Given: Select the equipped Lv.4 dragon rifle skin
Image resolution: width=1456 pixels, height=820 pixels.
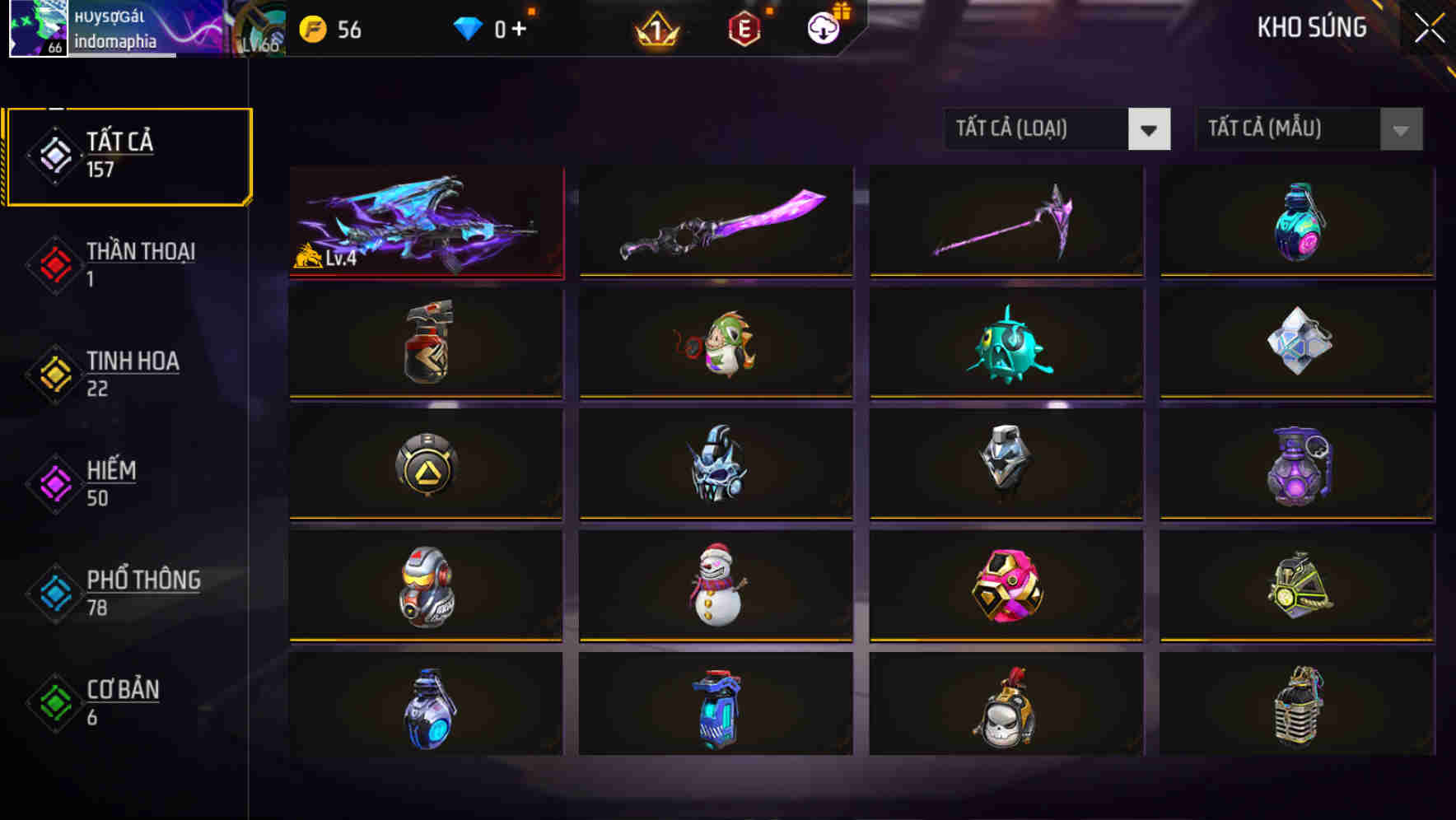Looking at the screenshot, I should pos(425,221).
